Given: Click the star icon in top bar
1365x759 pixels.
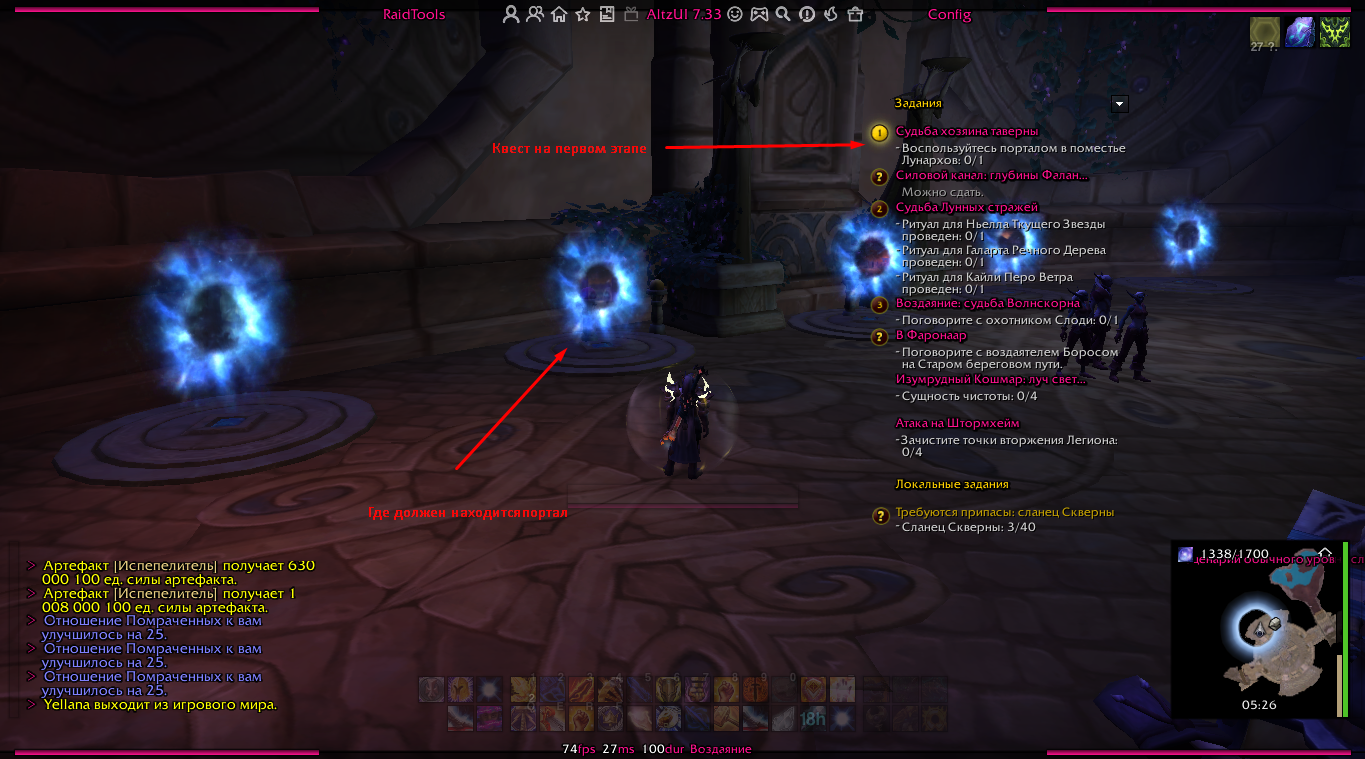Looking at the screenshot, I should click(x=583, y=15).
